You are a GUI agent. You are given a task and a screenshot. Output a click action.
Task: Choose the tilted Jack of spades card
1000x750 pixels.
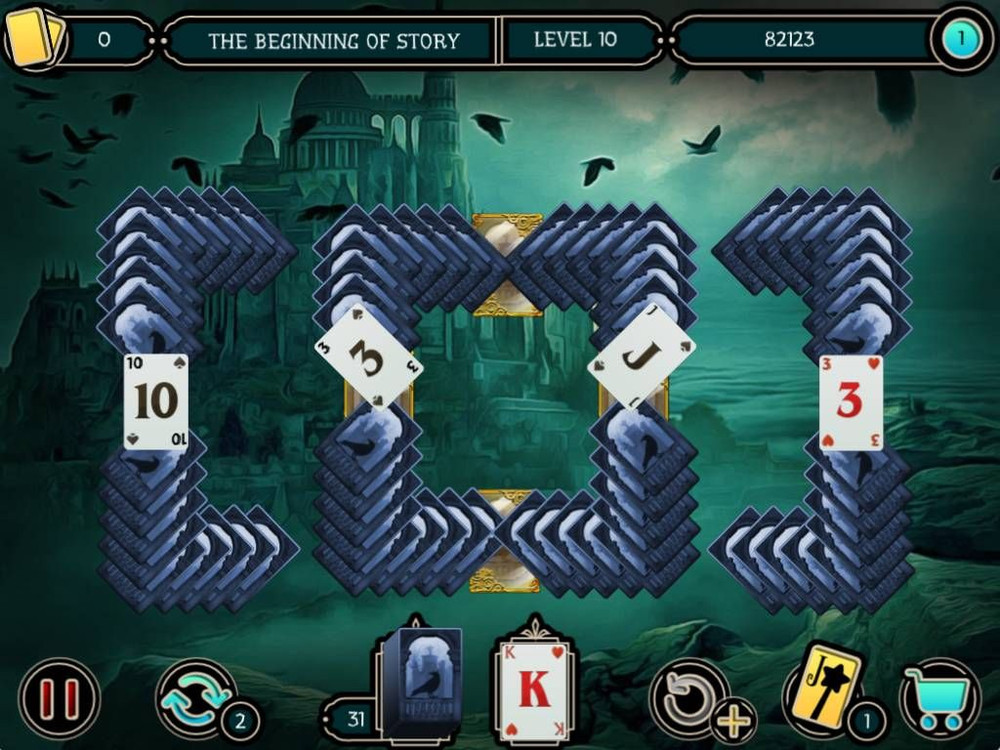pos(641,355)
